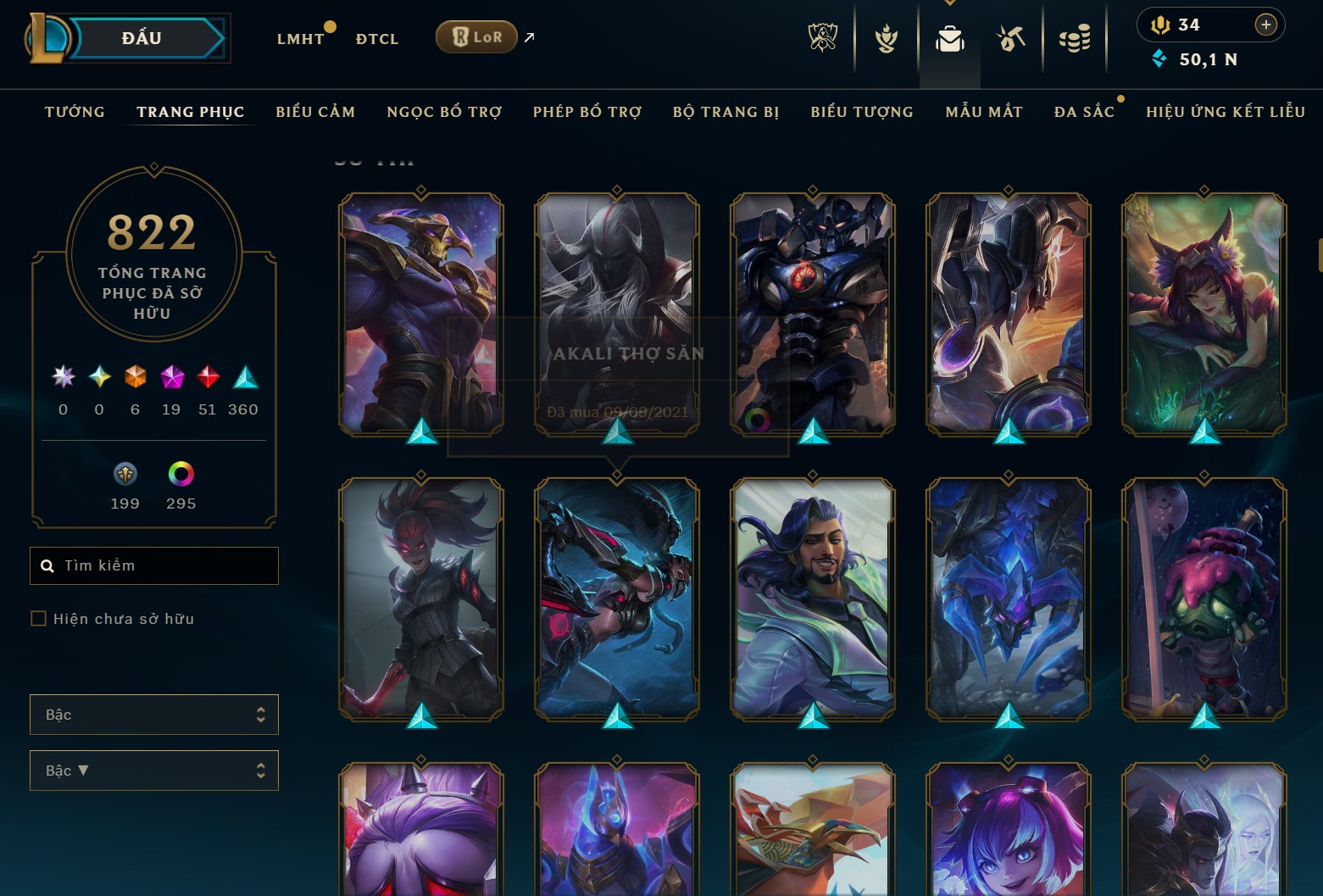Click inside the 'Tìm kiếm' search field
The width and height of the screenshot is (1323, 896).
[x=153, y=565]
